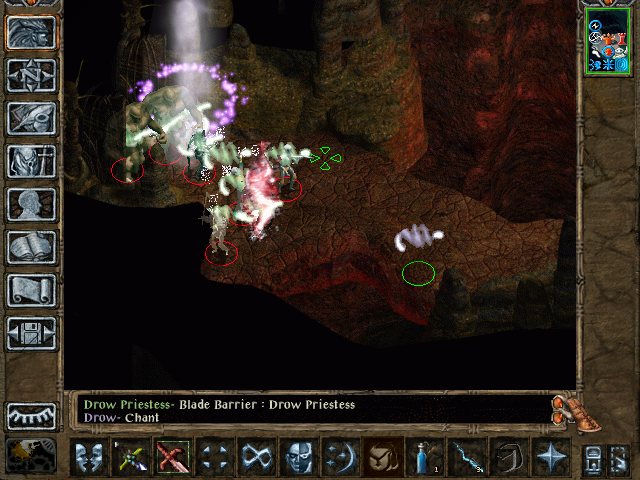Open the options floppy disk button
Screen dimensions: 640x480
30,333
